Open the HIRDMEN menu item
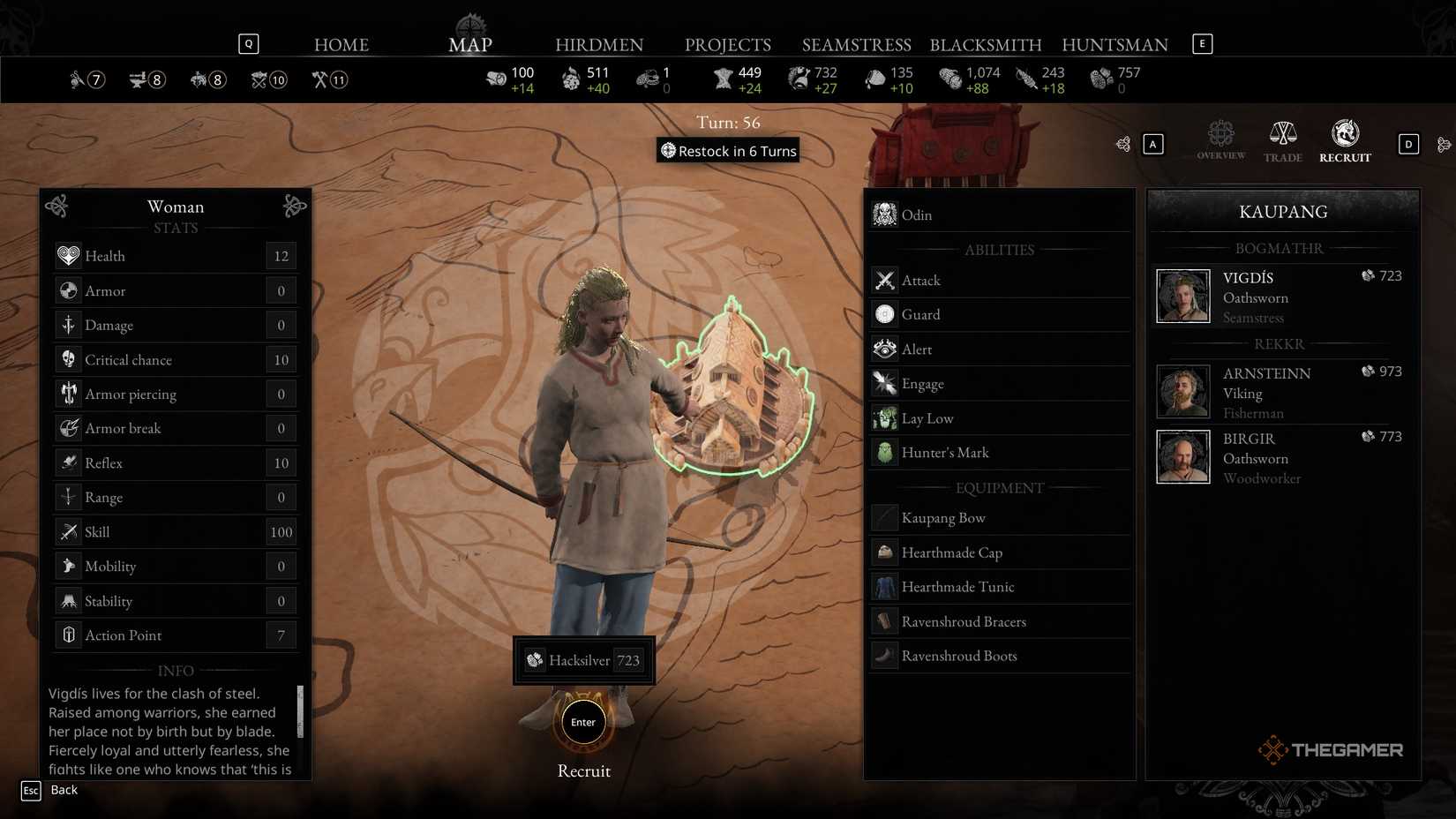The width and height of the screenshot is (1456, 819). click(x=600, y=44)
